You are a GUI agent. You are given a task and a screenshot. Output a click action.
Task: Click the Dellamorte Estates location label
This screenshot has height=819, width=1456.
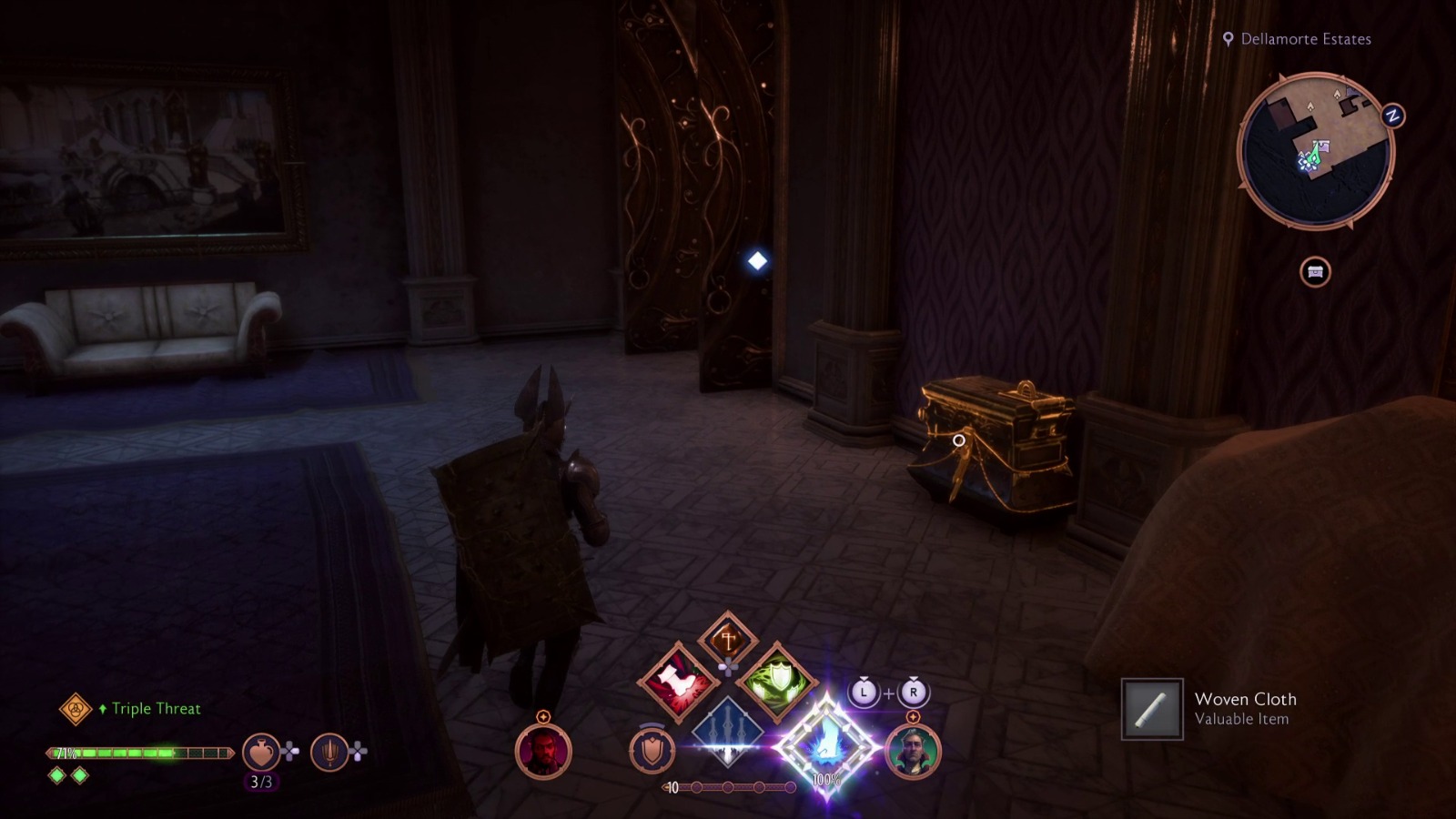1307,39
